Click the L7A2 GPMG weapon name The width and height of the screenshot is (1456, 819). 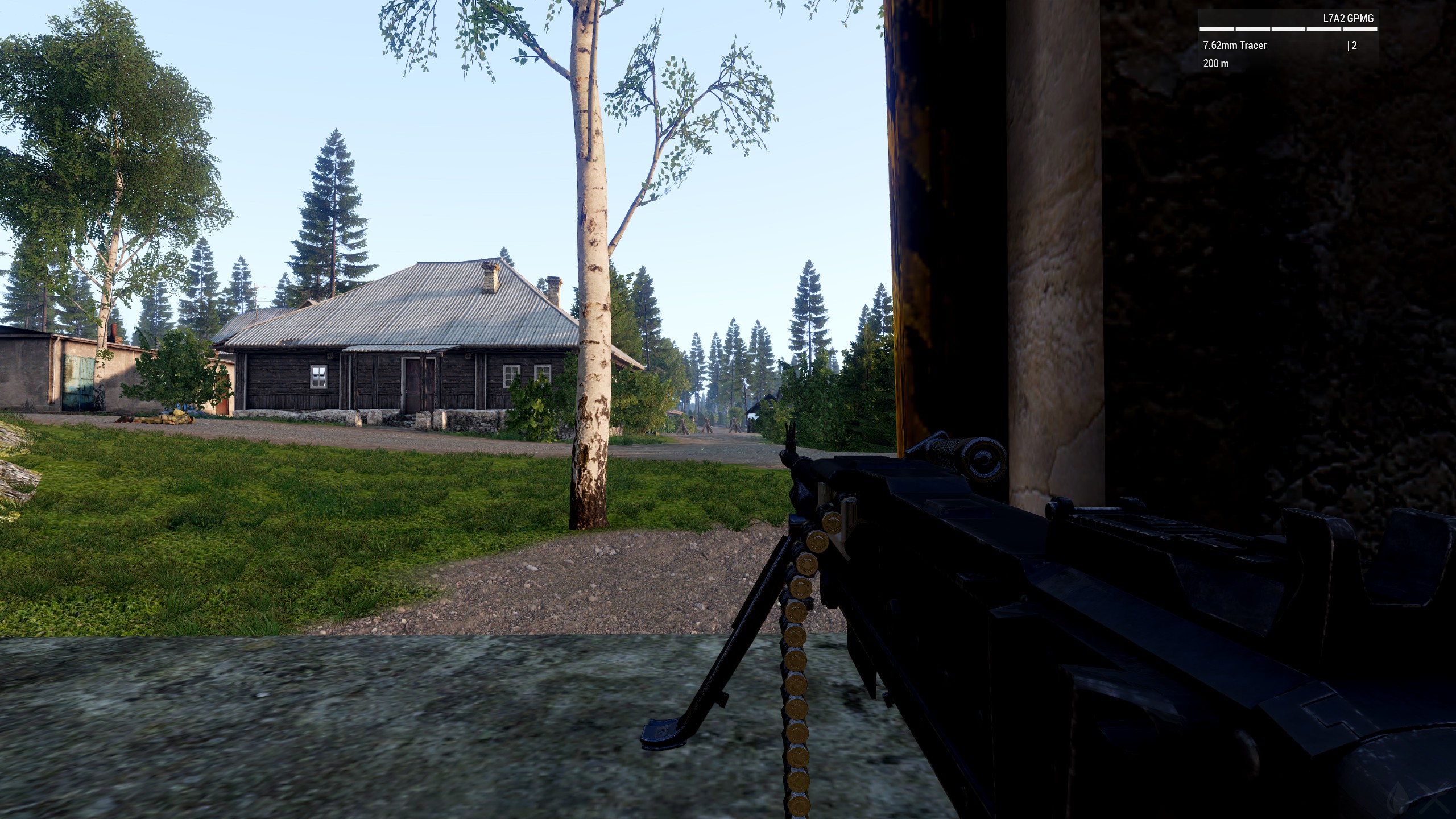coord(1348,18)
